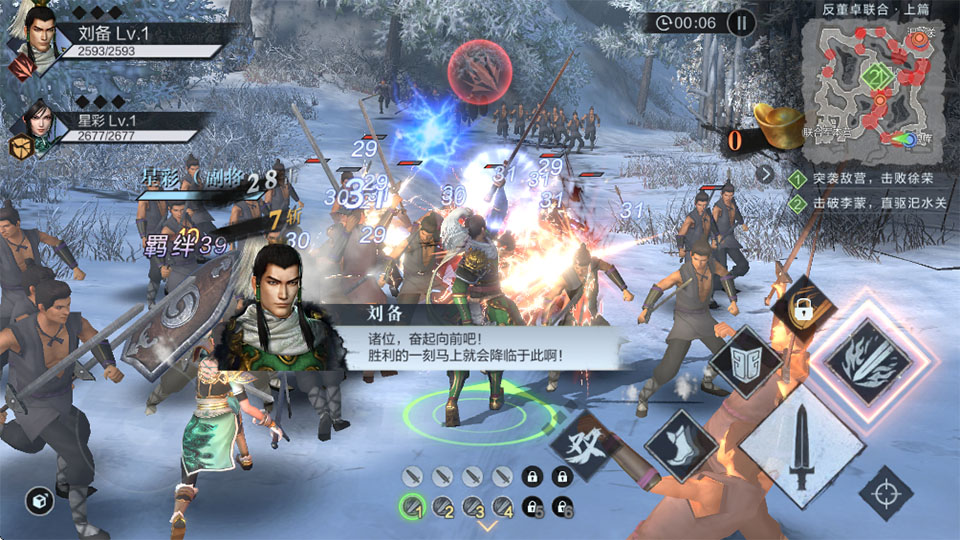The image size is (960, 540).
Task: Select combo slot number 1
Action: tap(412, 506)
